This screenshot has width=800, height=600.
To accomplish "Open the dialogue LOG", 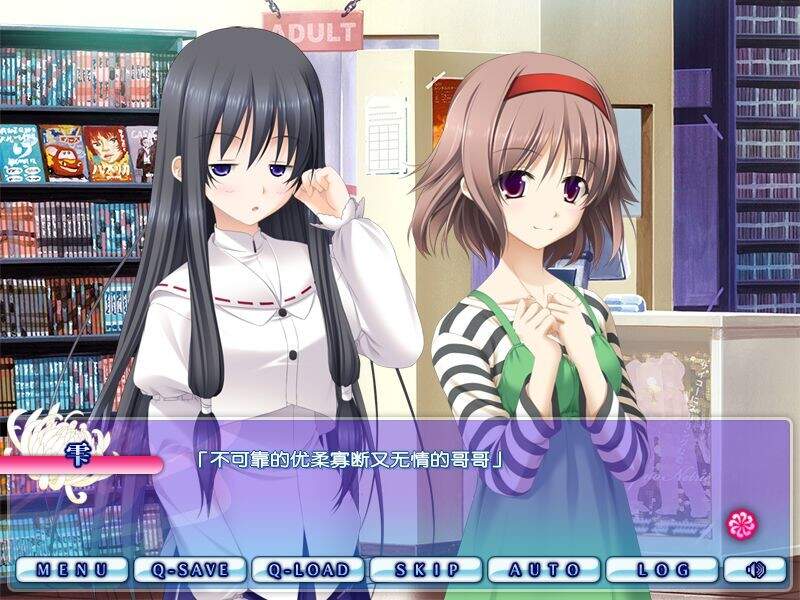I will pos(662,570).
